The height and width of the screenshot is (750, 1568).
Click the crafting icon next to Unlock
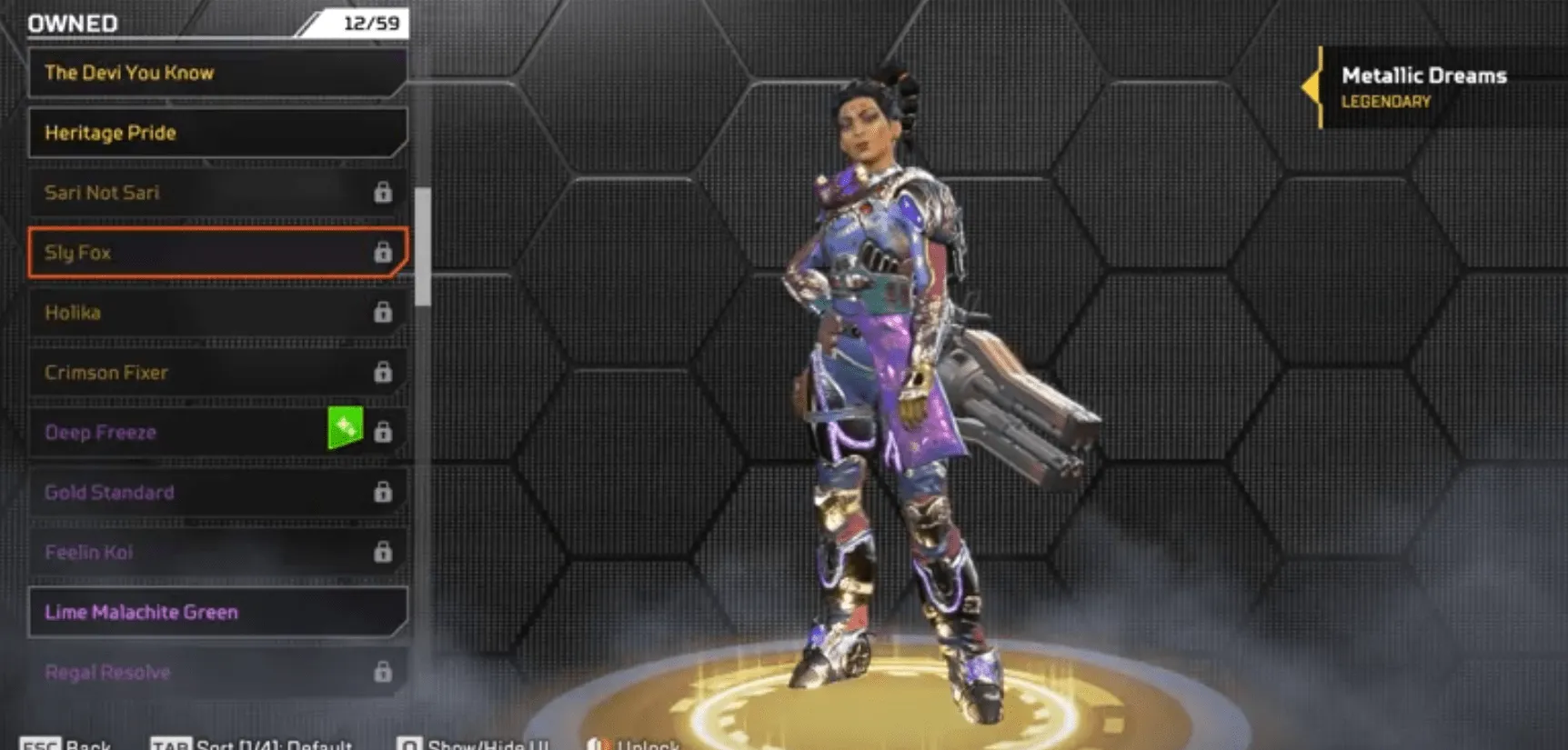[600, 745]
